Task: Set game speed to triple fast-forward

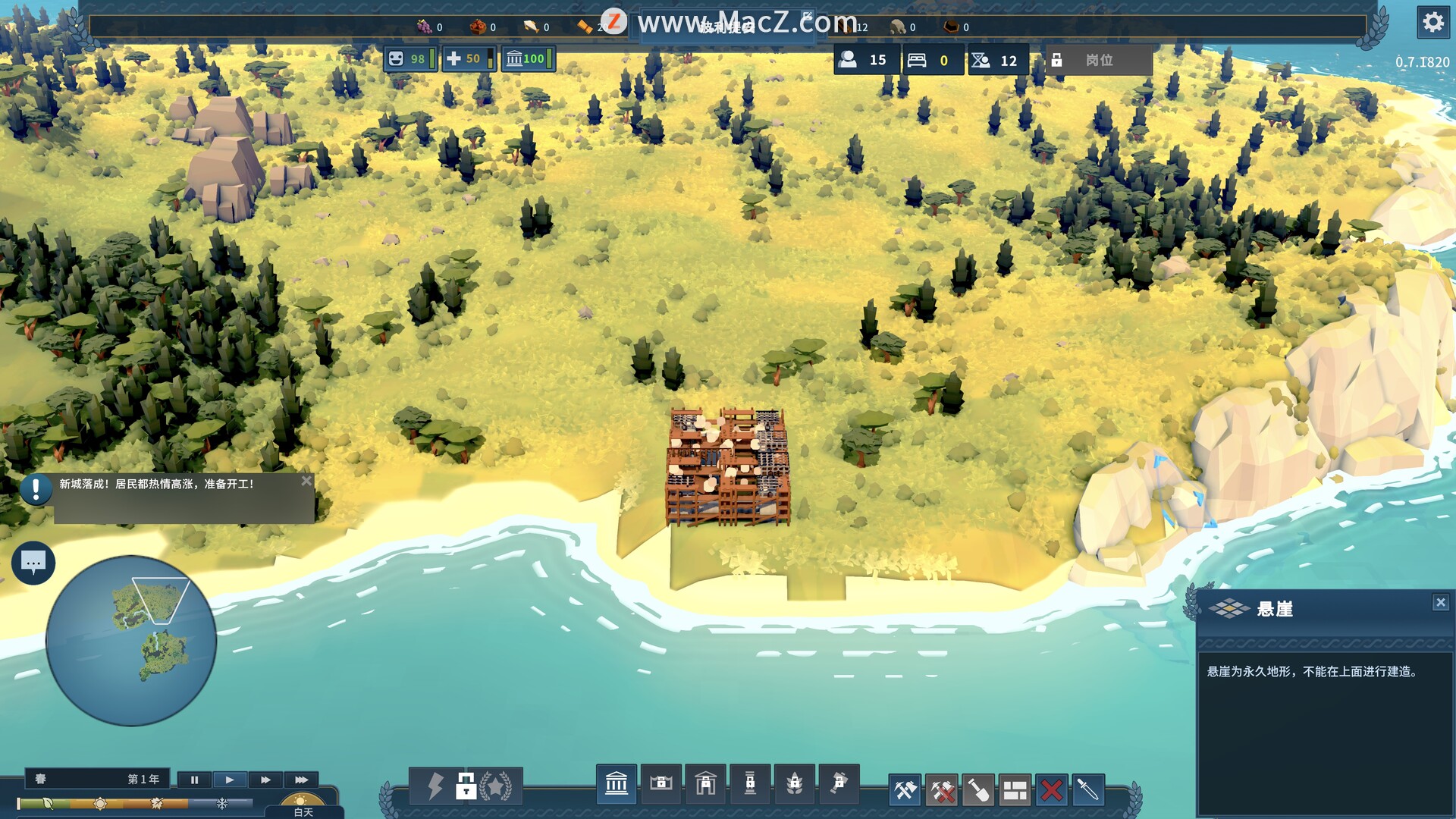Action: coord(301,780)
